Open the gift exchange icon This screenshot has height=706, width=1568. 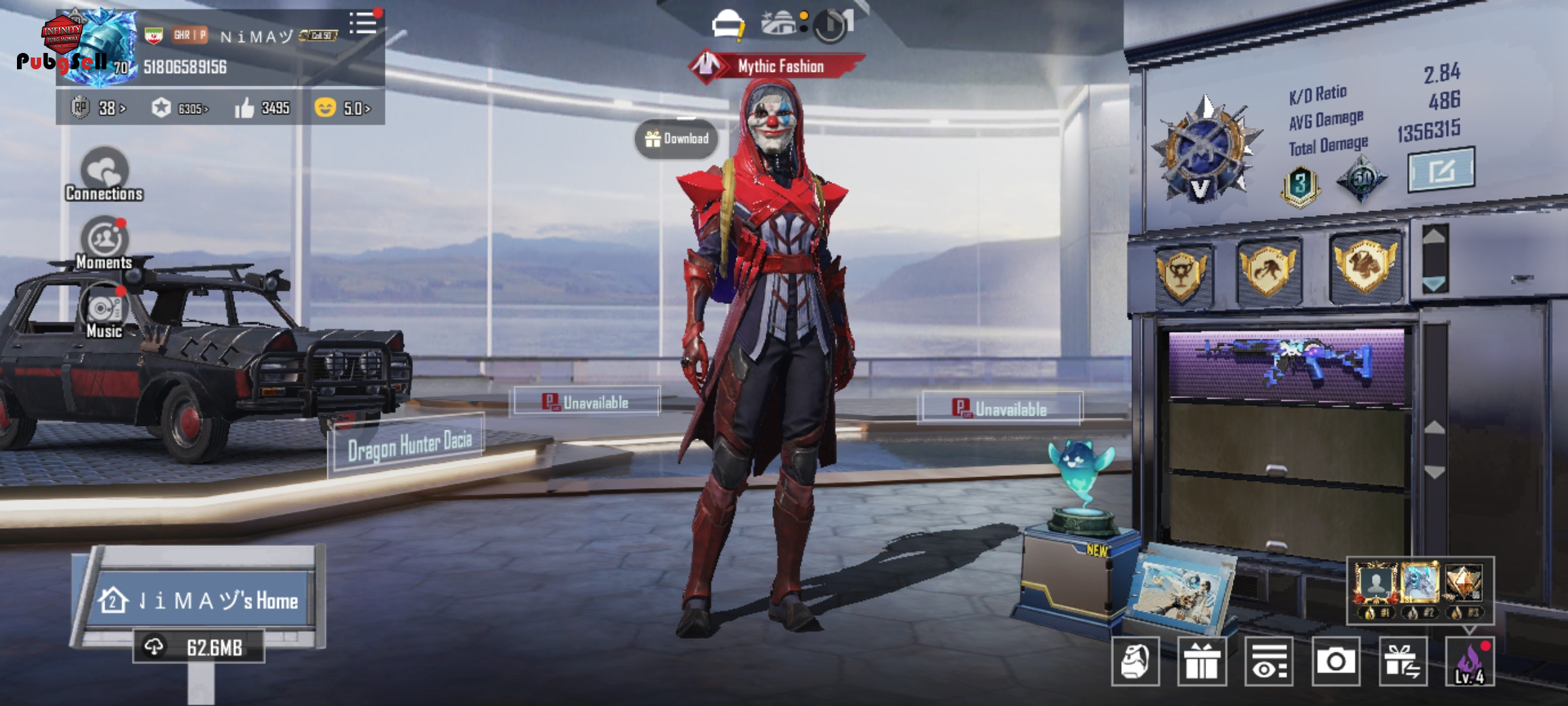(x=1402, y=662)
